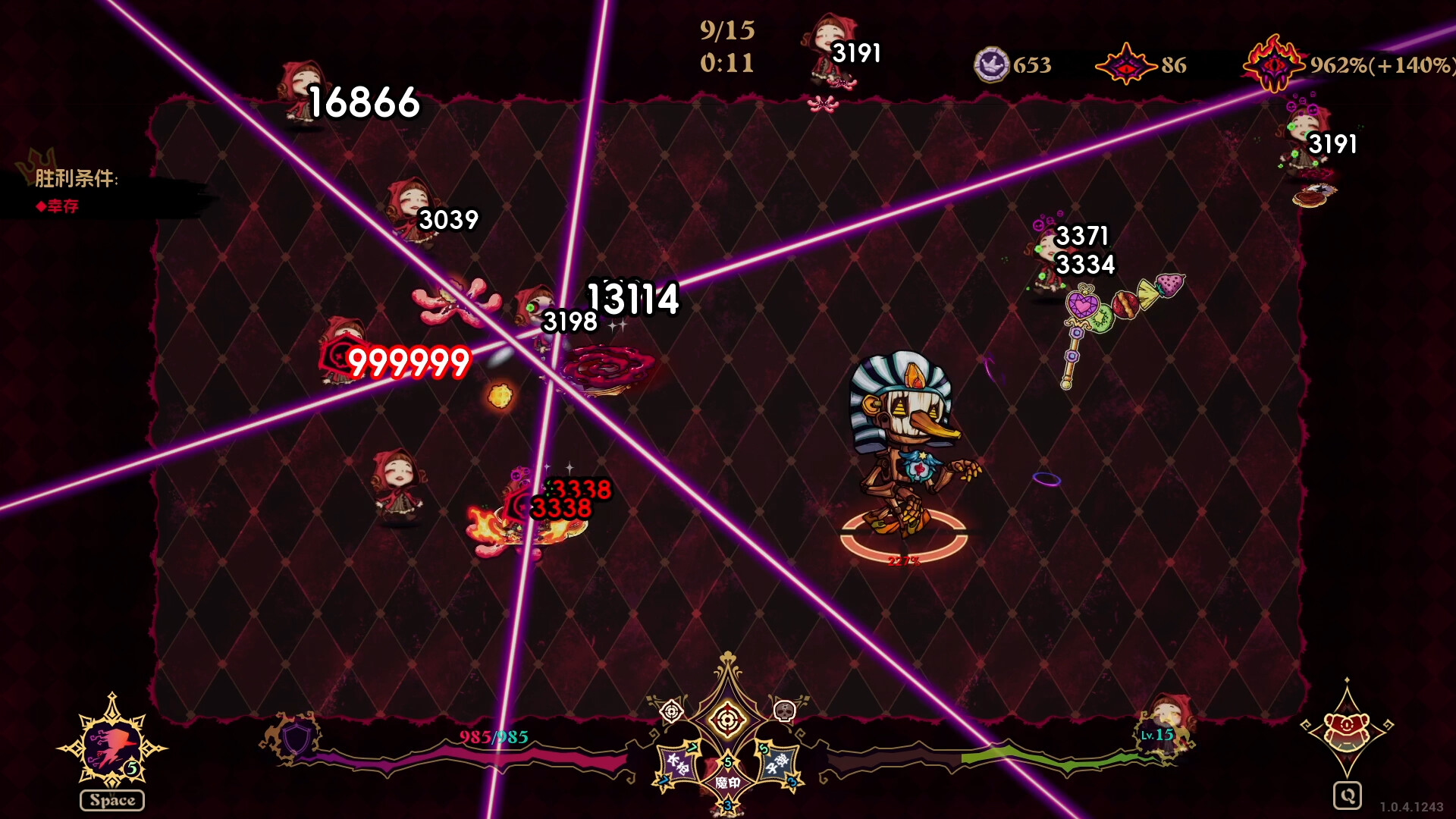Click the purple shield emblem near the health bar
Screen dimensions: 1456x819
click(296, 738)
